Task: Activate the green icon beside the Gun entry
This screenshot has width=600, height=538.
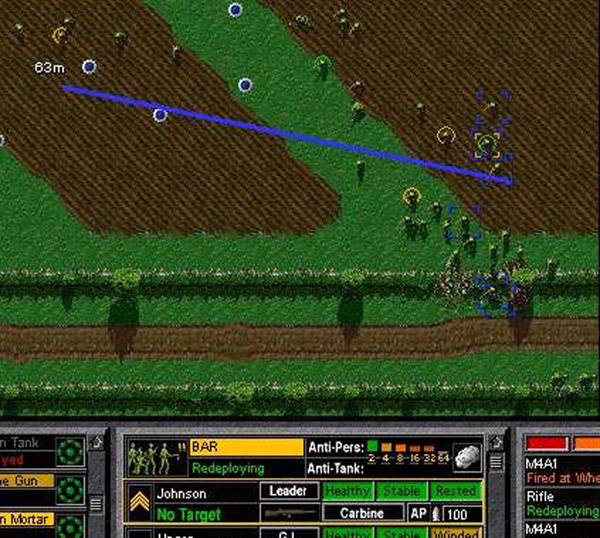Action: pyautogui.click(x=71, y=489)
